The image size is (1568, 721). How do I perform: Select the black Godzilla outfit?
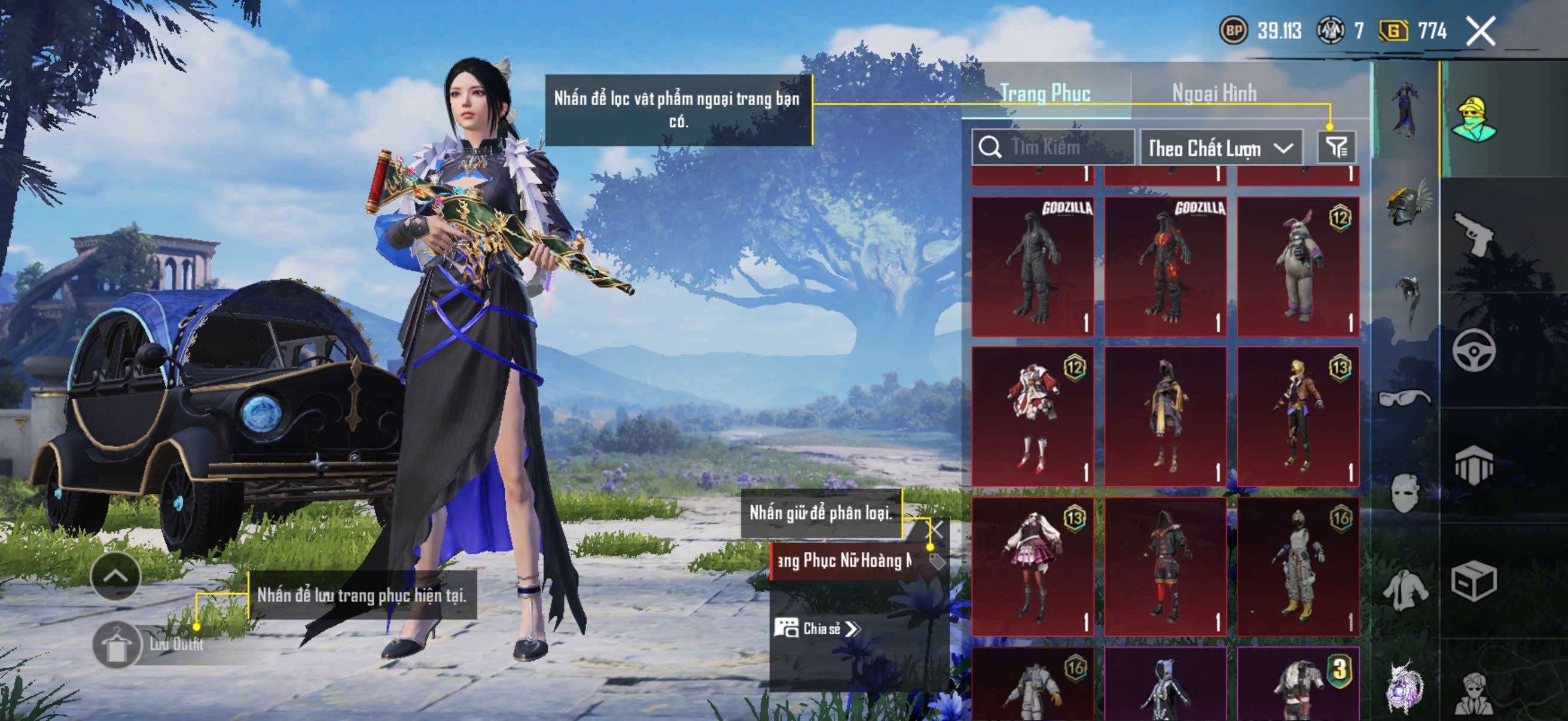pos(1032,267)
